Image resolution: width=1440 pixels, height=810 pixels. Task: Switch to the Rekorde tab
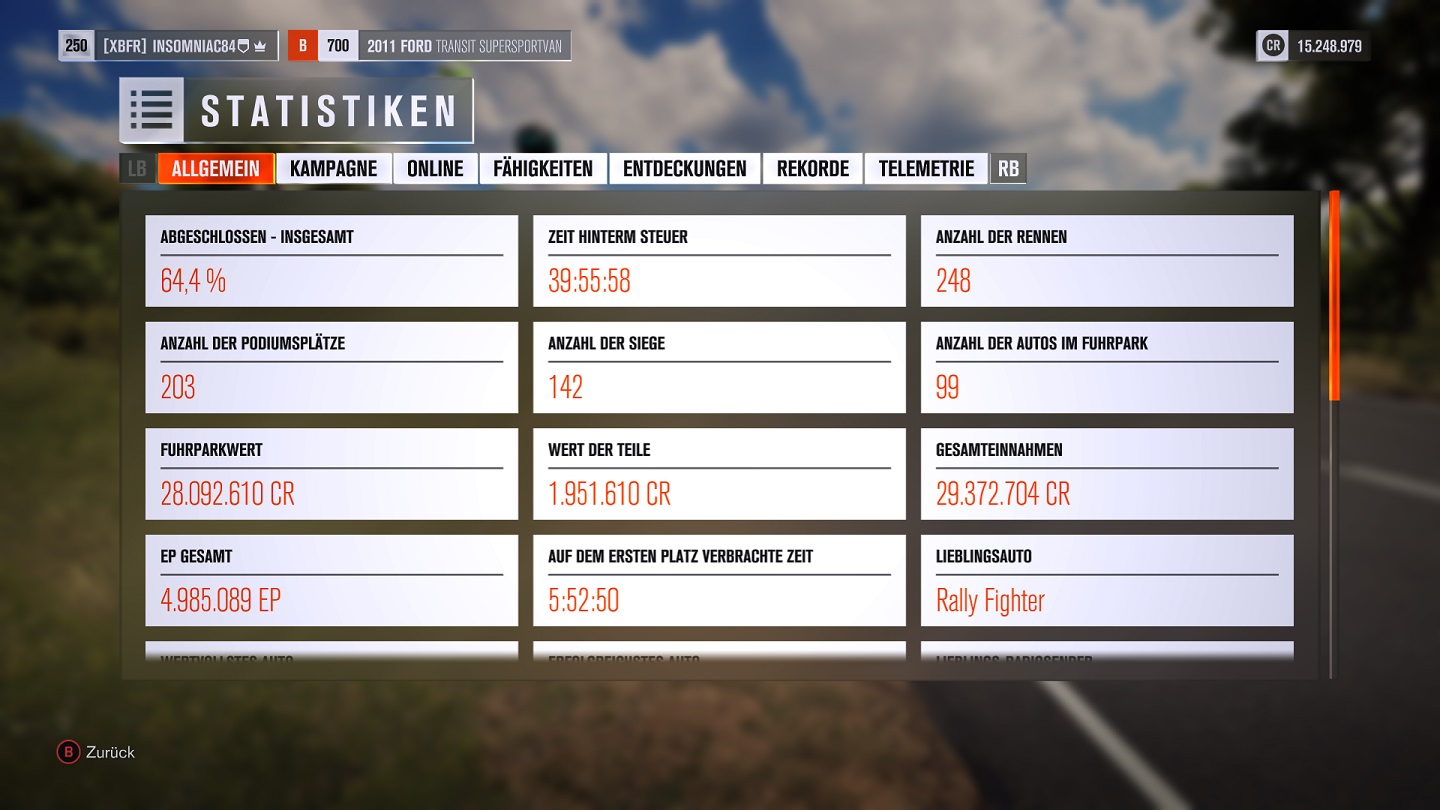pos(812,168)
